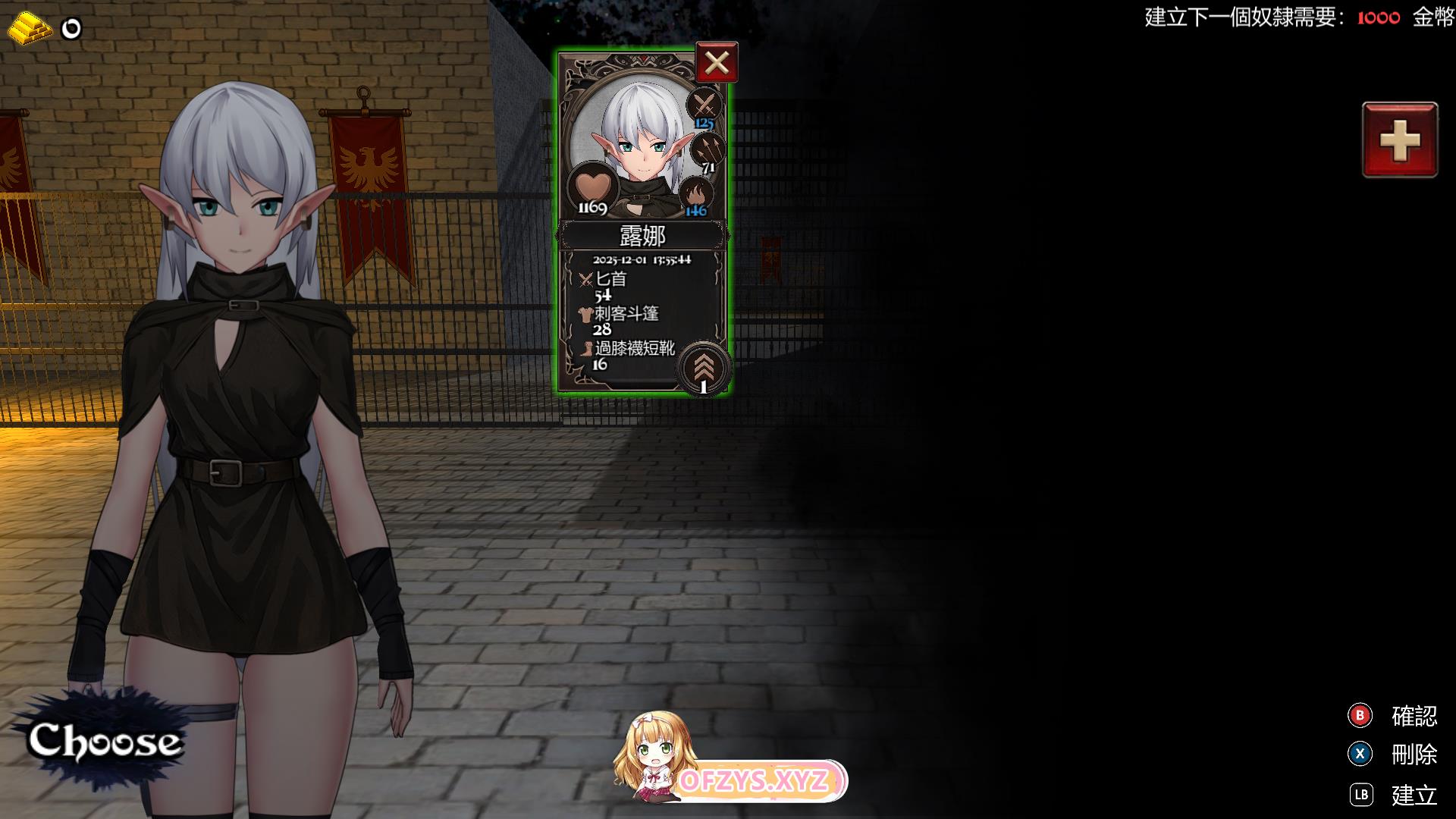This screenshot has width=1456, height=819.
Task: Click the level-up chevron icon on card
Action: [704, 366]
